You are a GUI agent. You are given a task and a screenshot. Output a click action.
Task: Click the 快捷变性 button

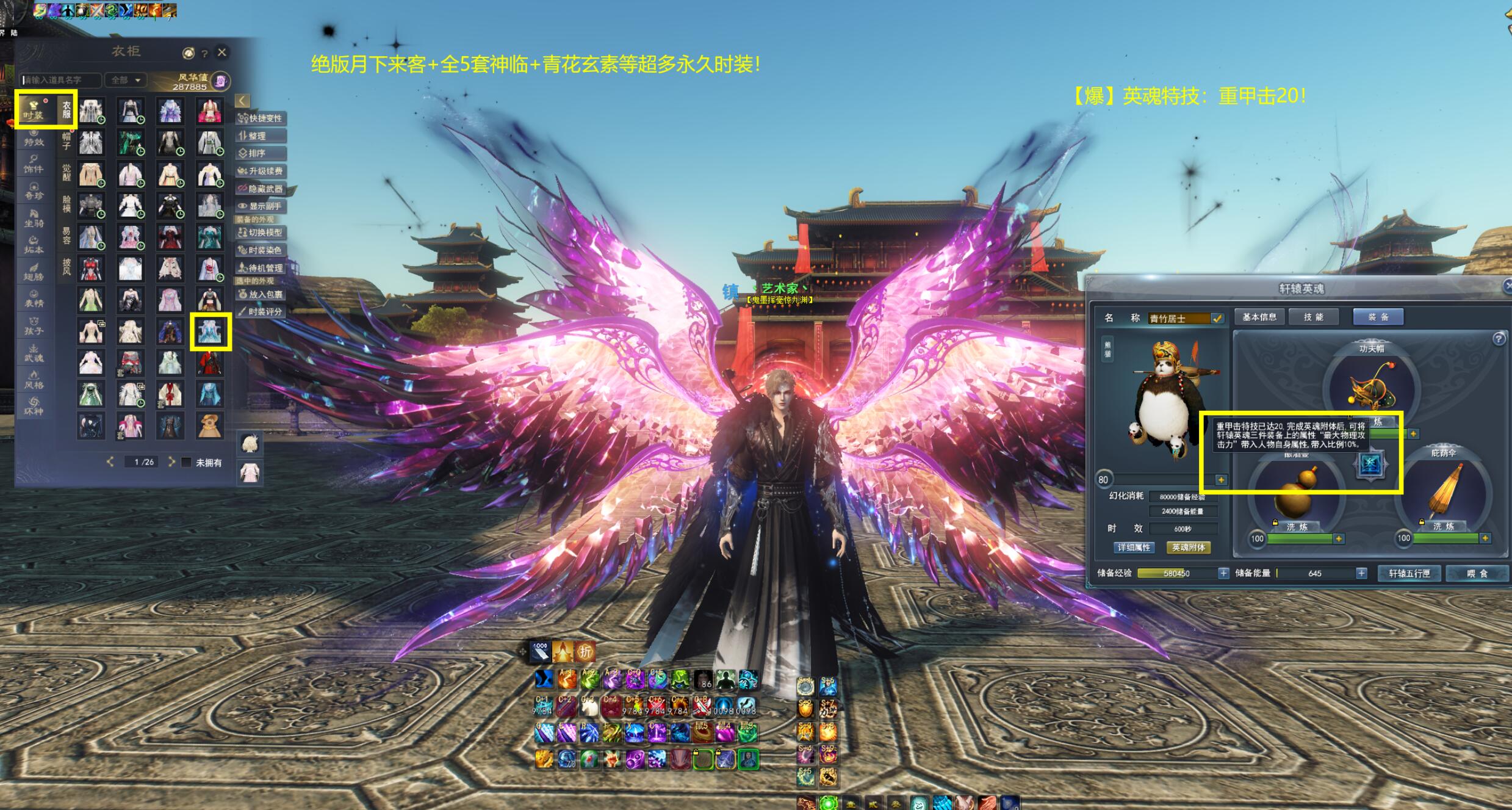261,118
